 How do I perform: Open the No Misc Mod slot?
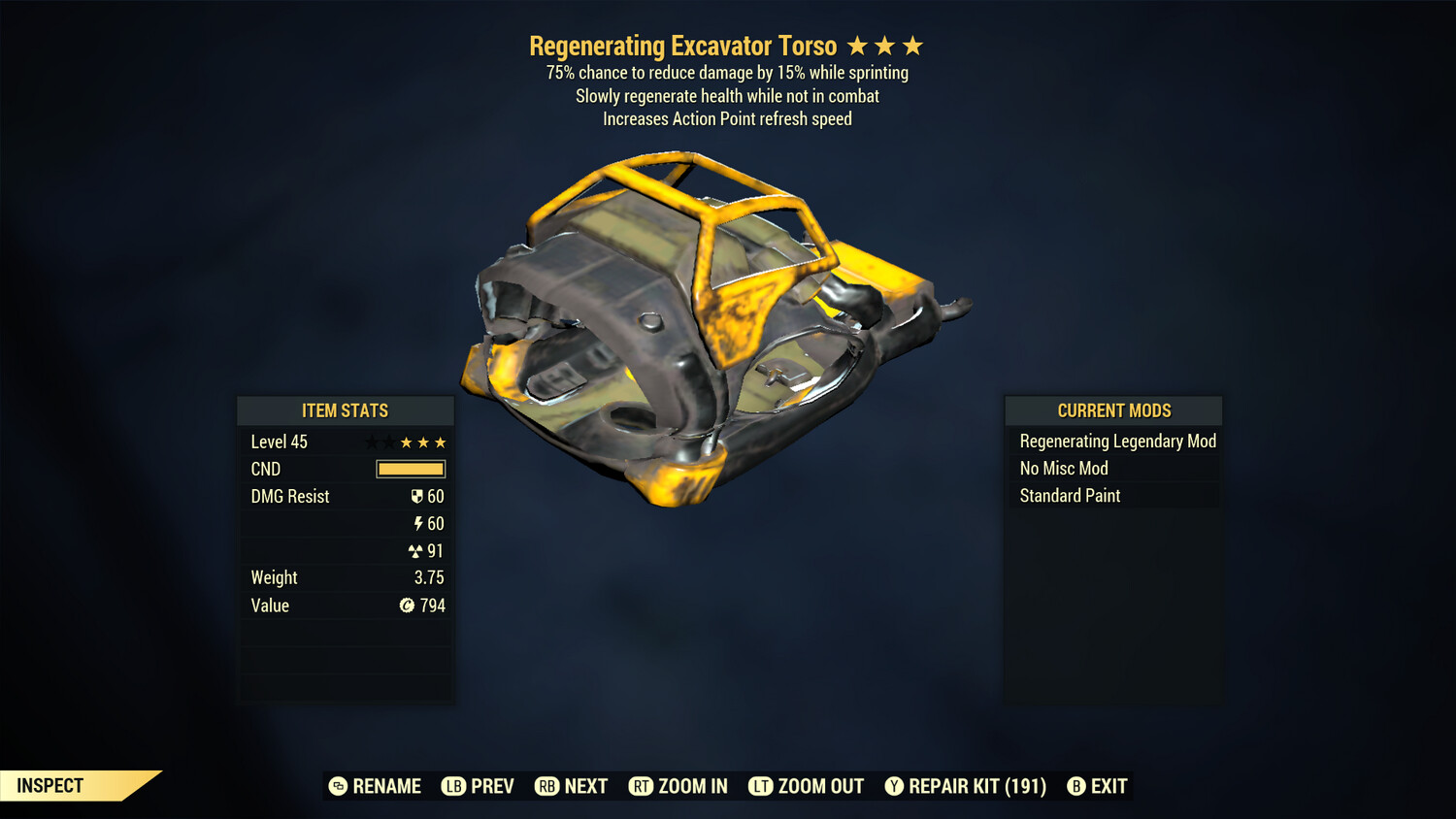coord(1063,468)
